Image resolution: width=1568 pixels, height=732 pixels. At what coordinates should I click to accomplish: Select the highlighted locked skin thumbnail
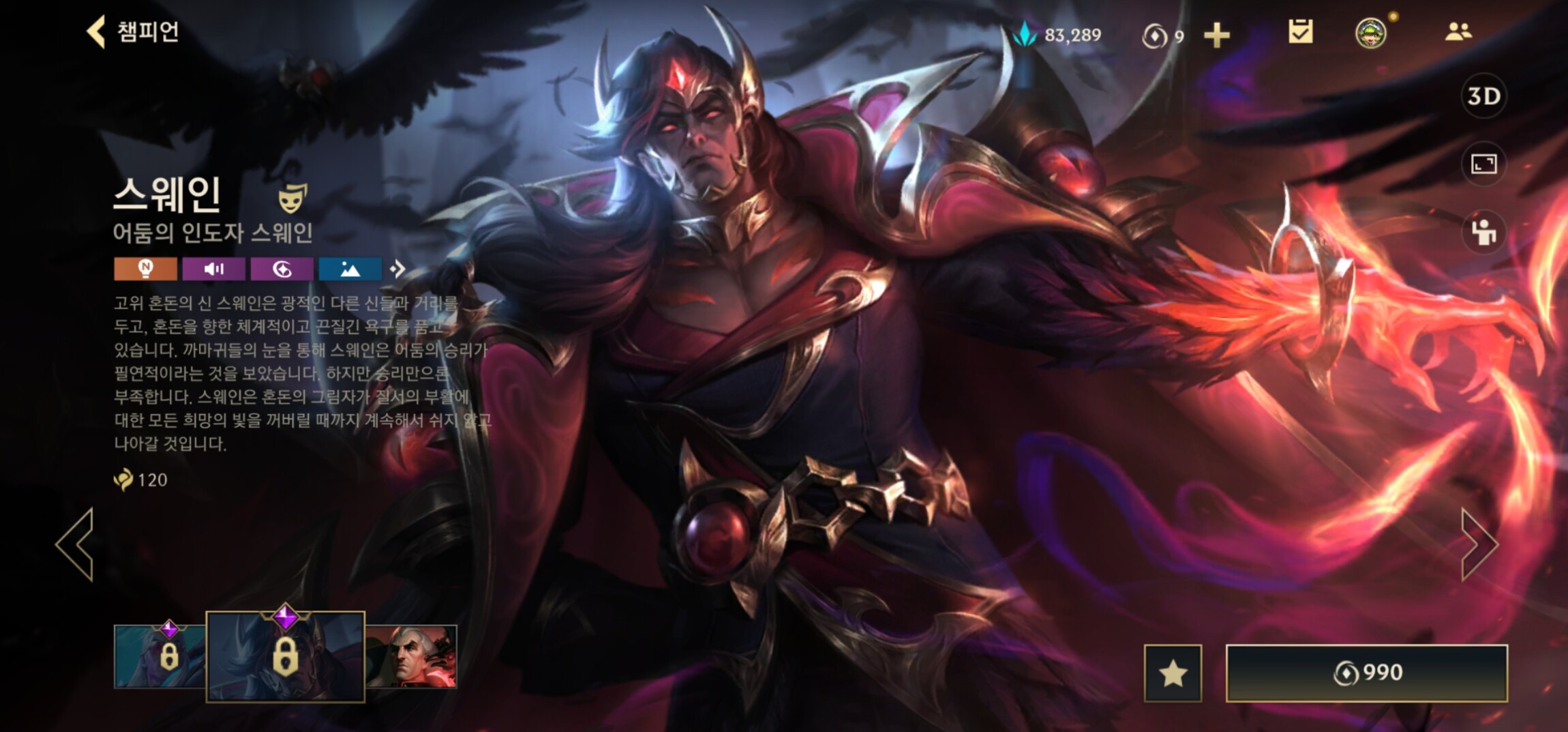[285, 656]
